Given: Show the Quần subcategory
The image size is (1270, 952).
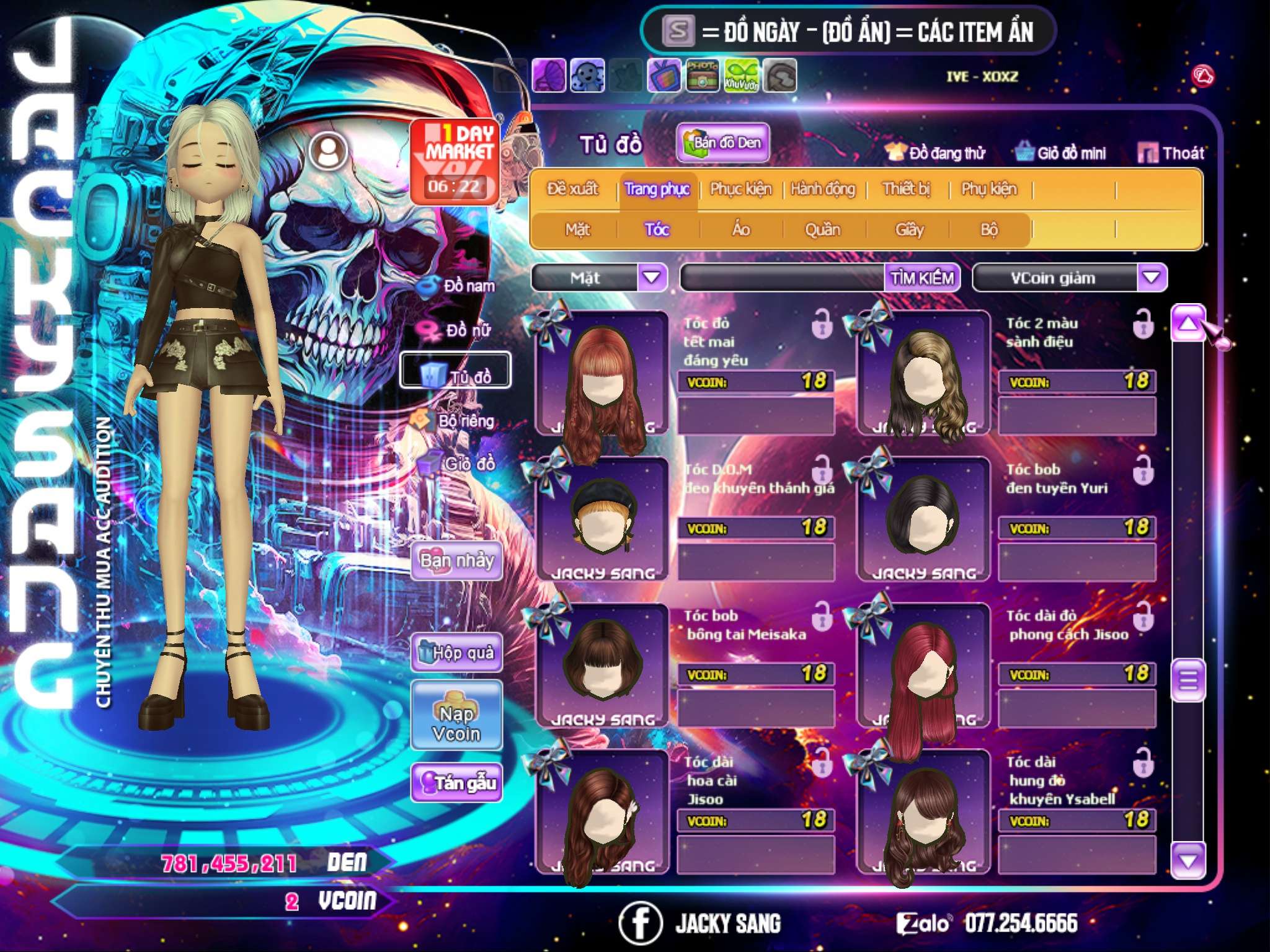Looking at the screenshot, I should 822,230.
